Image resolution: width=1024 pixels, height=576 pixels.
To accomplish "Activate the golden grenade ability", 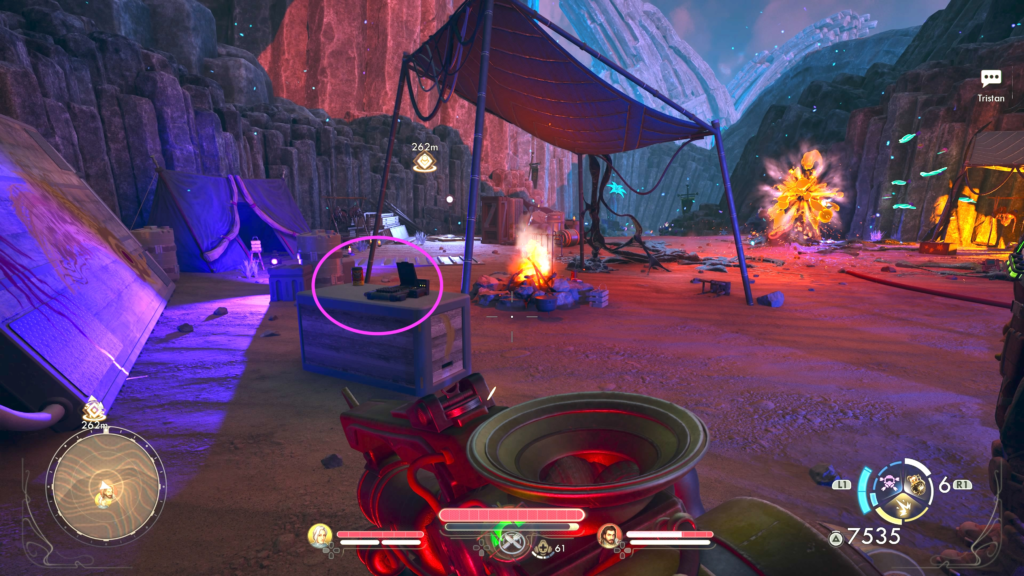I will click(x=914, y=485).
